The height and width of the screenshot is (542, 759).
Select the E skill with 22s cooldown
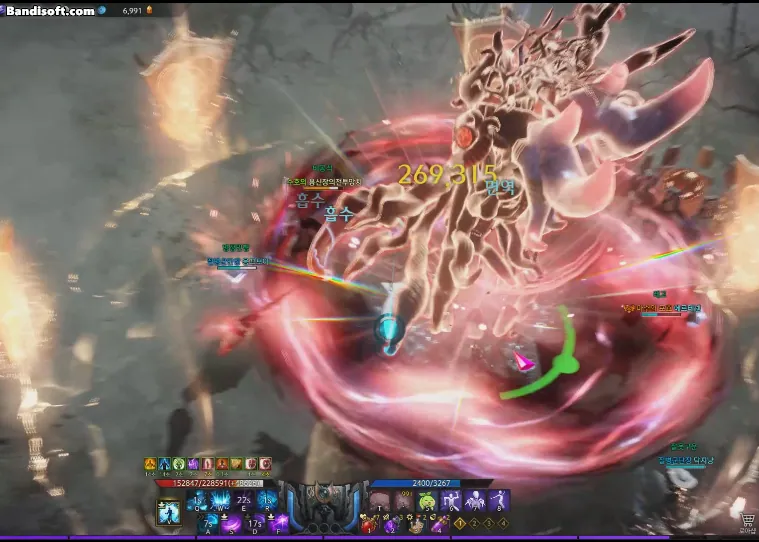tap(243, 502)
